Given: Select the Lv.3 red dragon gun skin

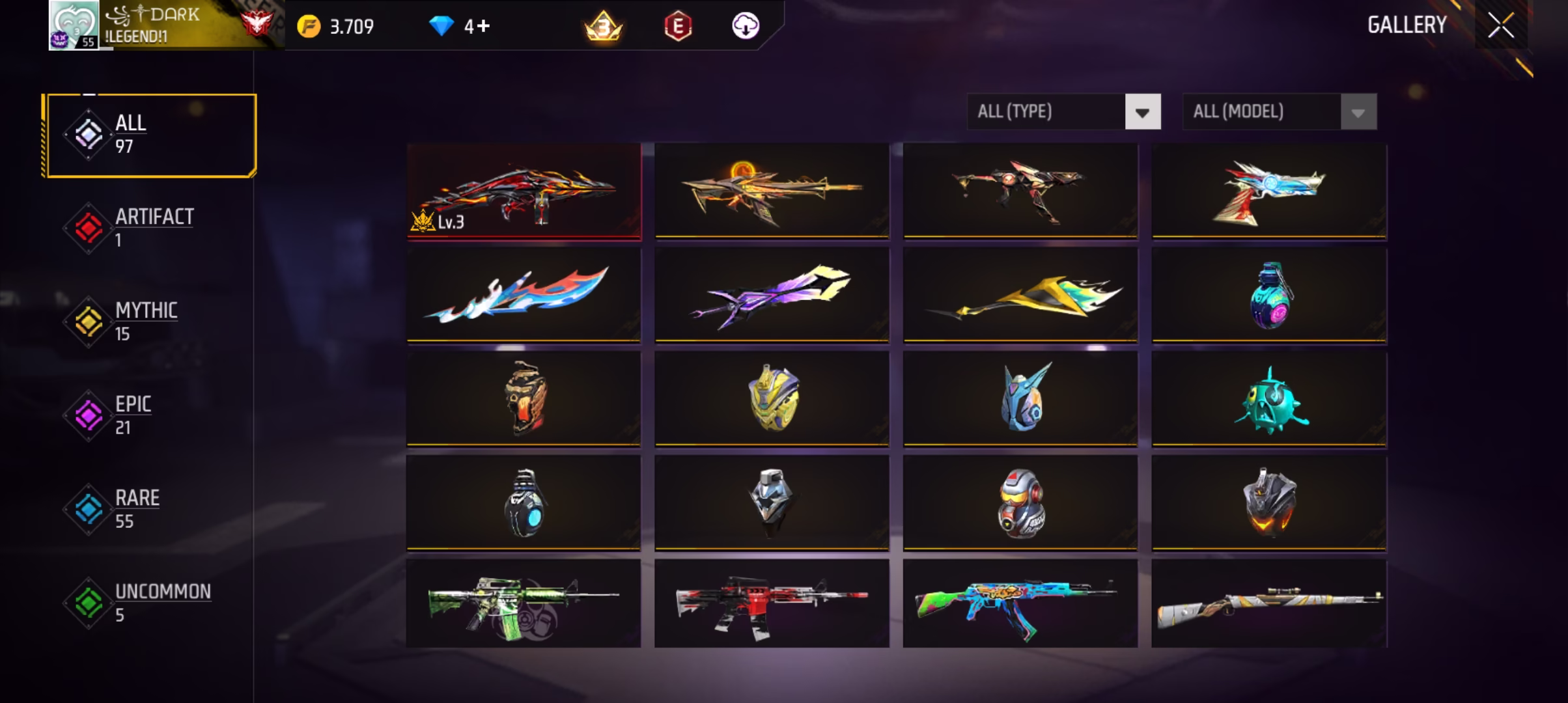Looking at the screenshot, I should click(x=524, y=191).
